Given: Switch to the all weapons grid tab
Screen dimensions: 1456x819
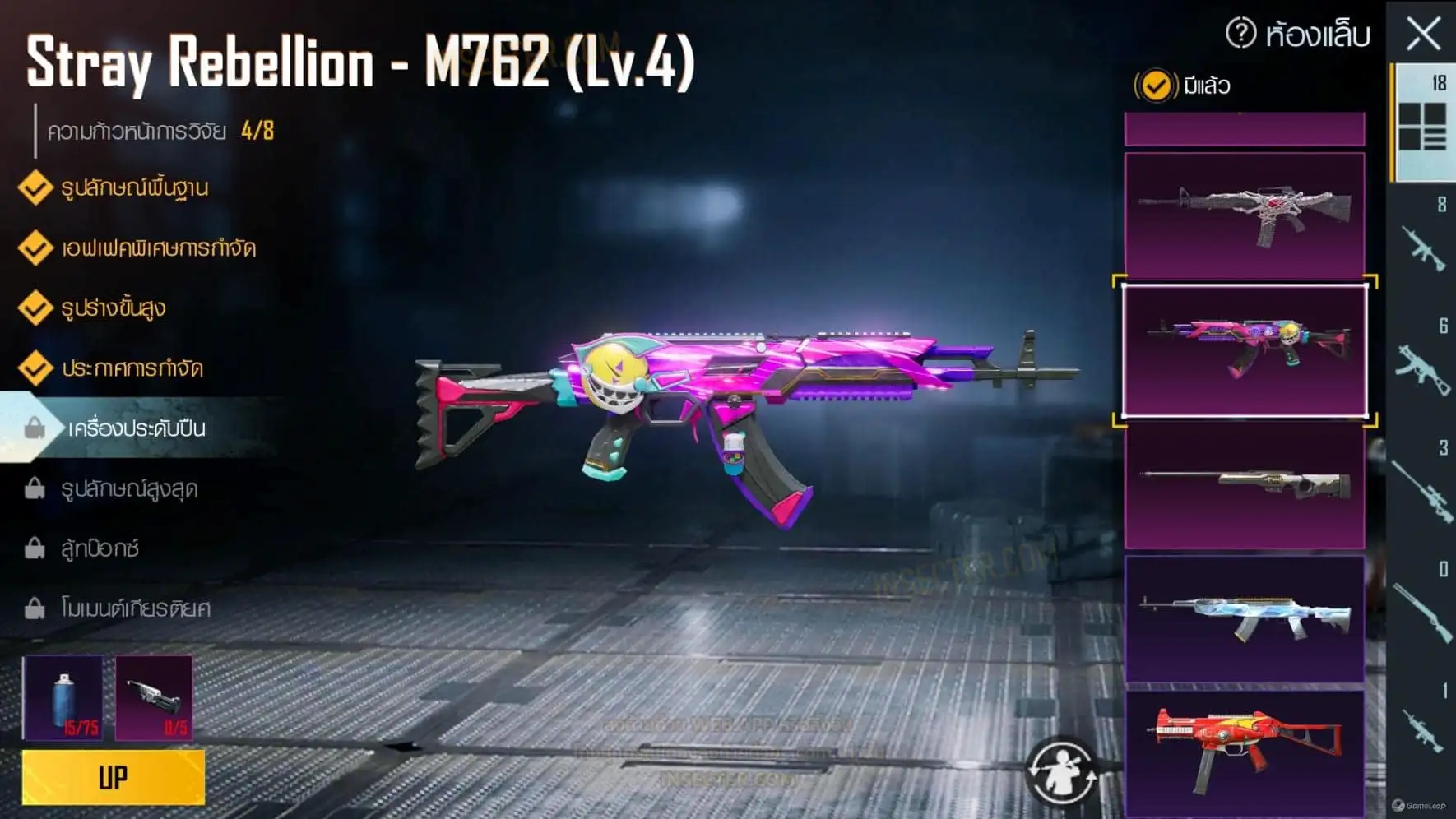Looking at the screenshot, I should 1422,125.
